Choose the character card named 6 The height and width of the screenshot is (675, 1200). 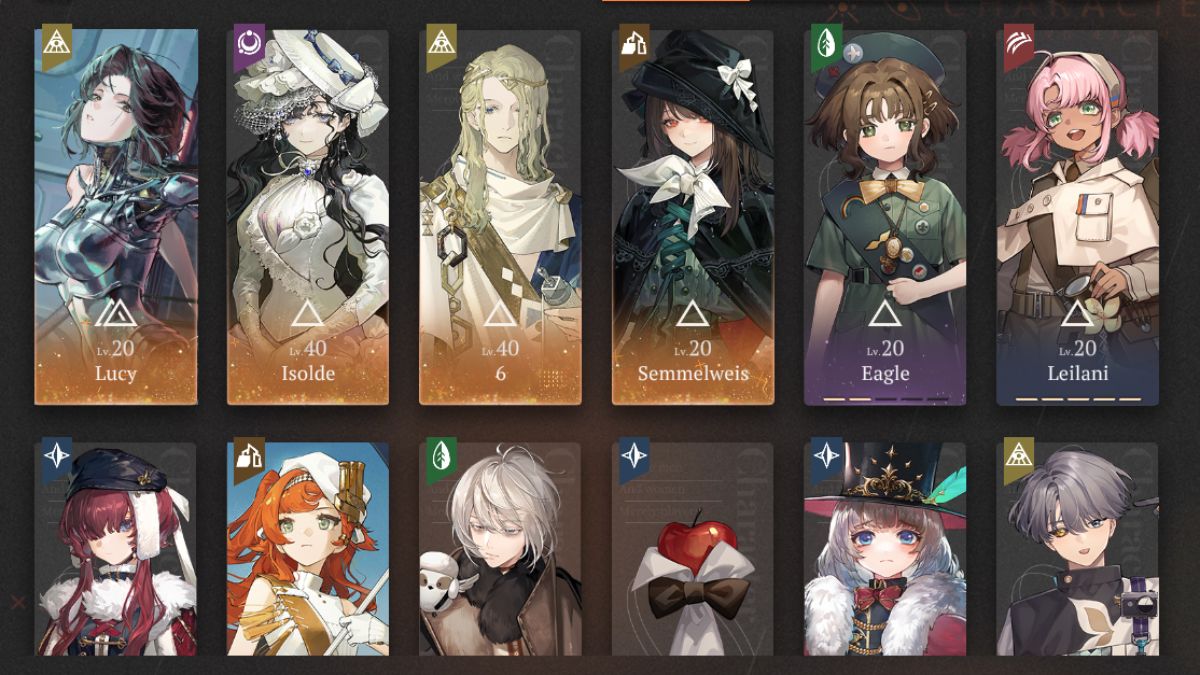(x=500, y=217)
